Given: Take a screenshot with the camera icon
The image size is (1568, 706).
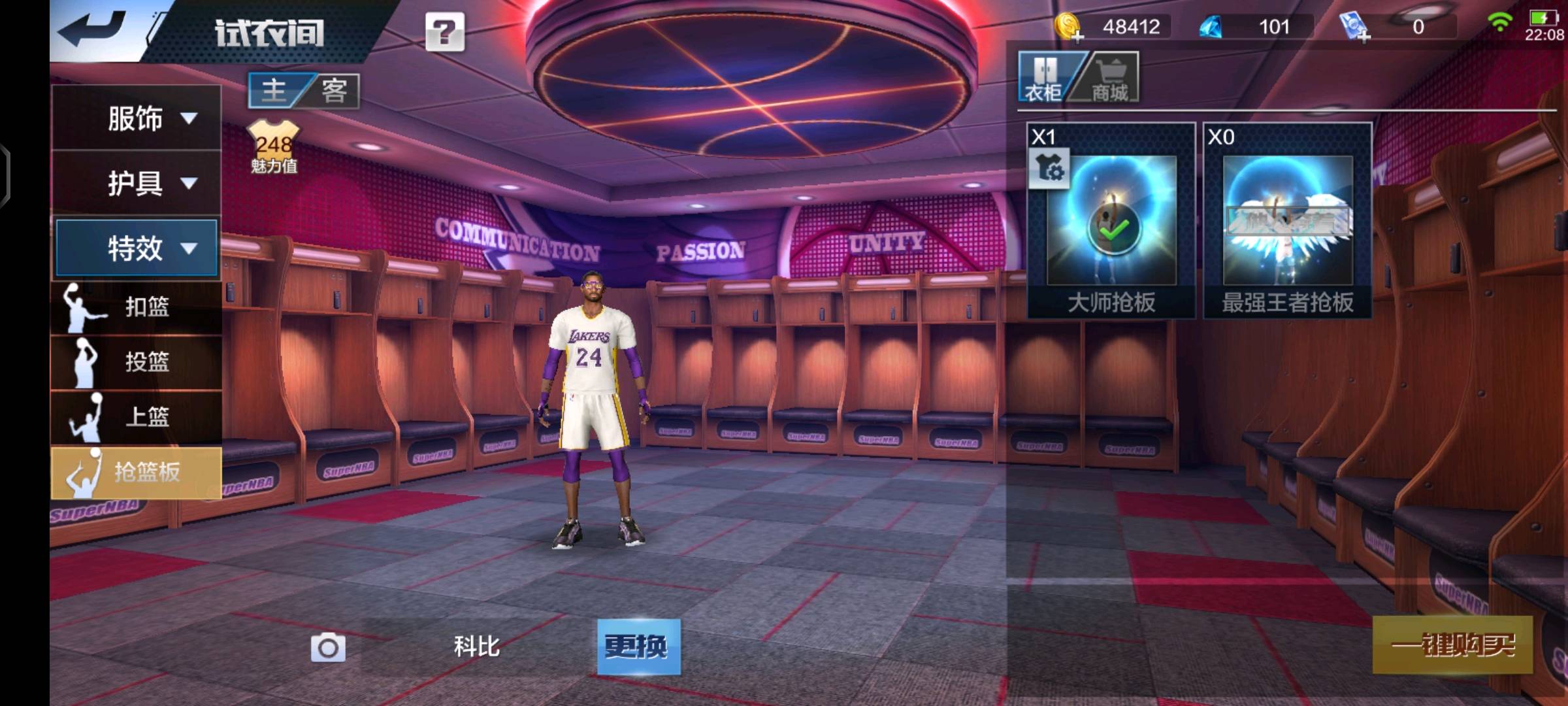Looking at the screenshot, I should 328,648.
